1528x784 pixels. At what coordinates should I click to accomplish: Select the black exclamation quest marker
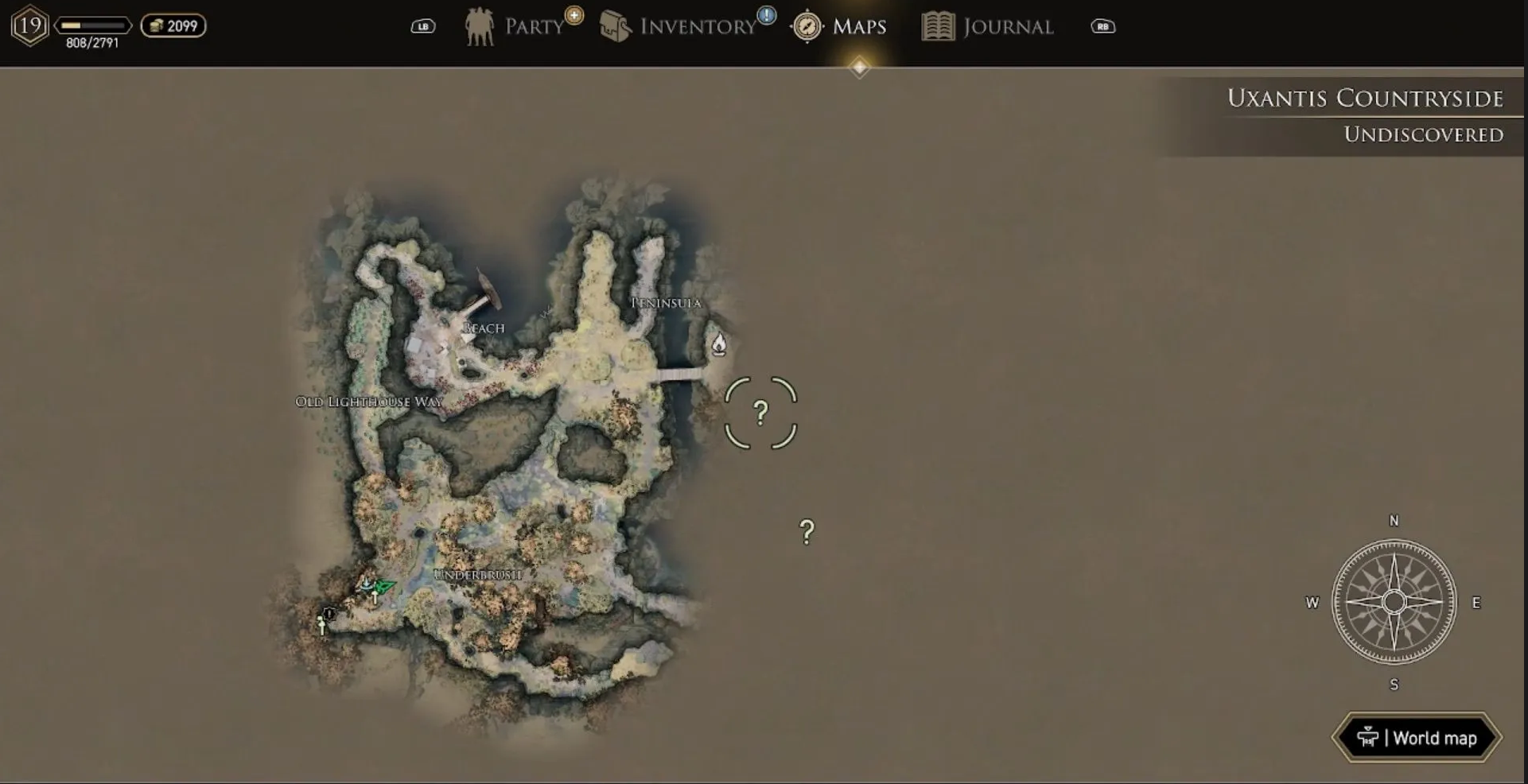click(329, 613)
